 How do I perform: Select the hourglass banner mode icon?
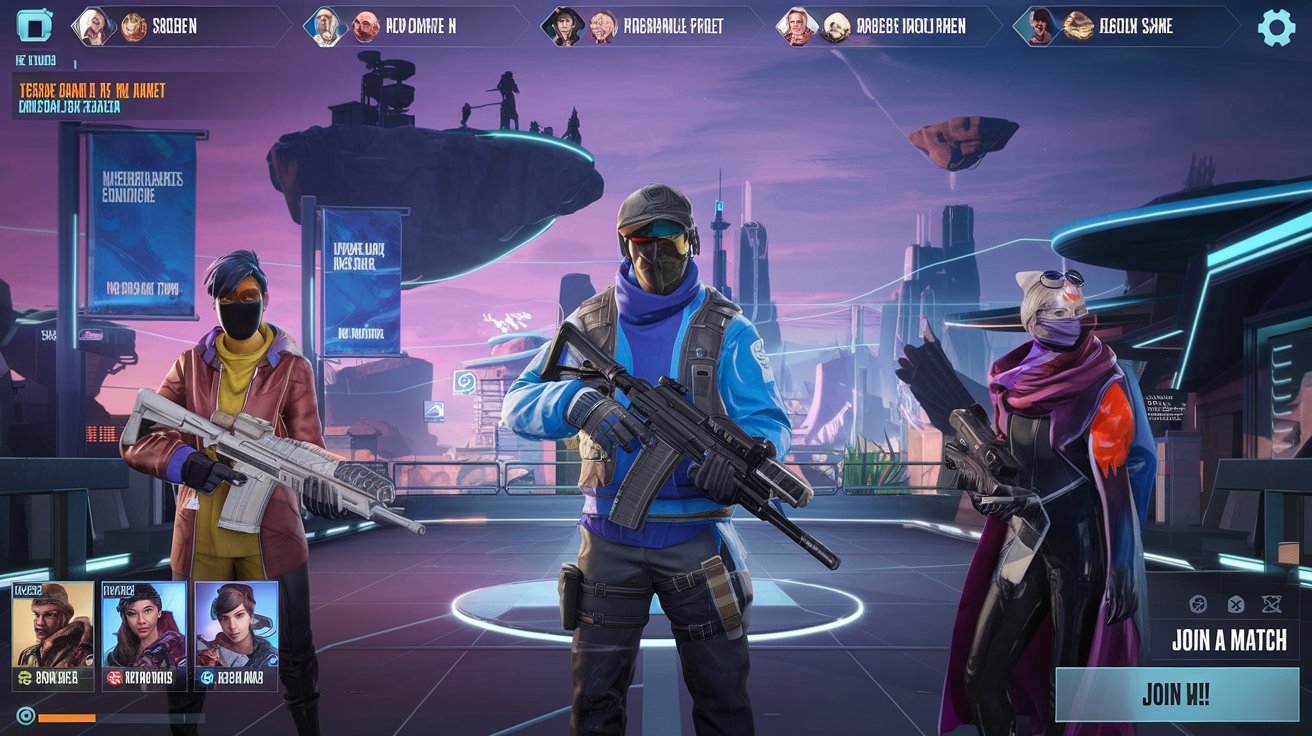1270,603
